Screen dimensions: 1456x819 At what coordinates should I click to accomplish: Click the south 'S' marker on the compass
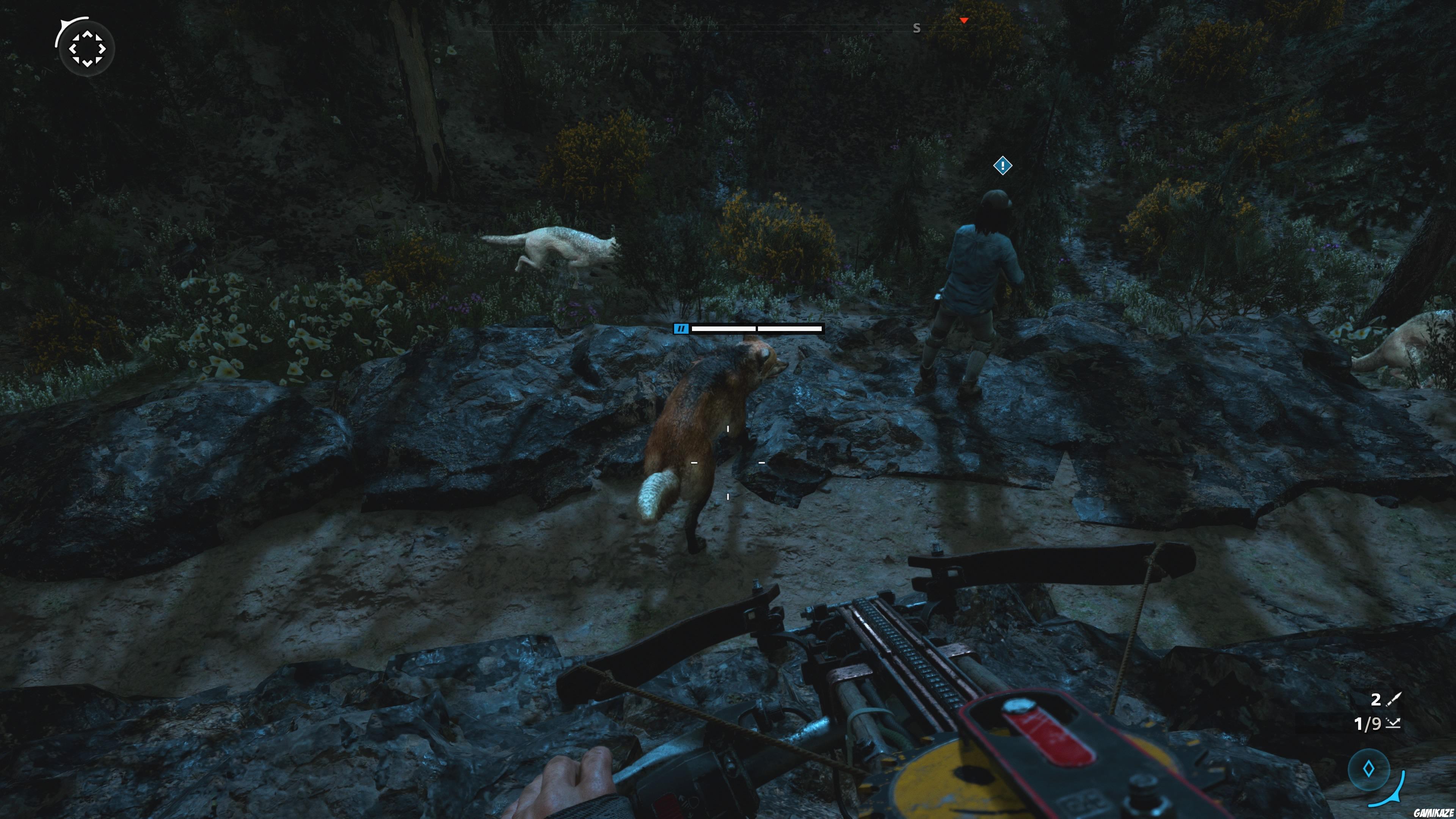click(x=918, y=28)
